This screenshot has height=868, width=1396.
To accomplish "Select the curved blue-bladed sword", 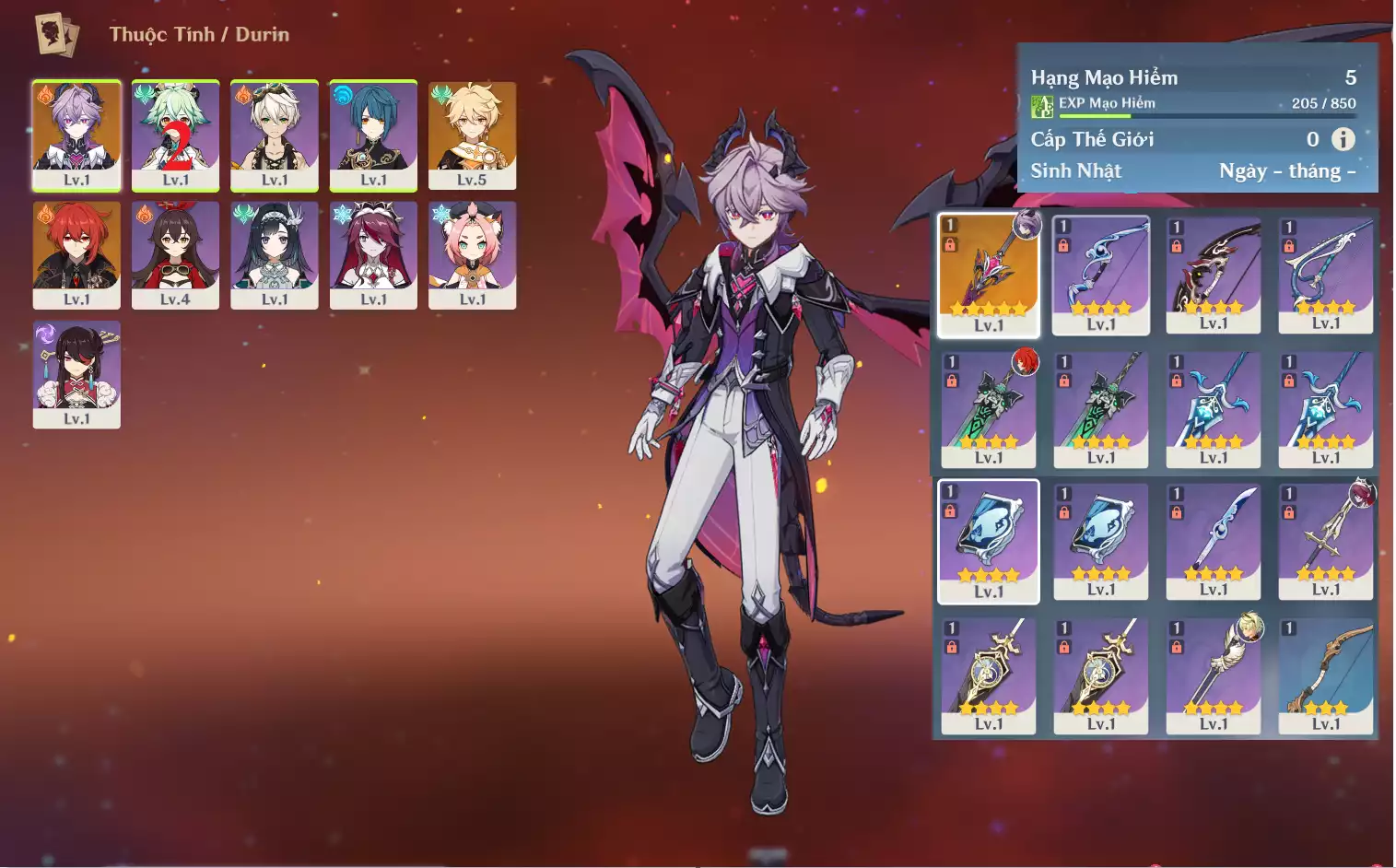I will (x=1214, y=541).
